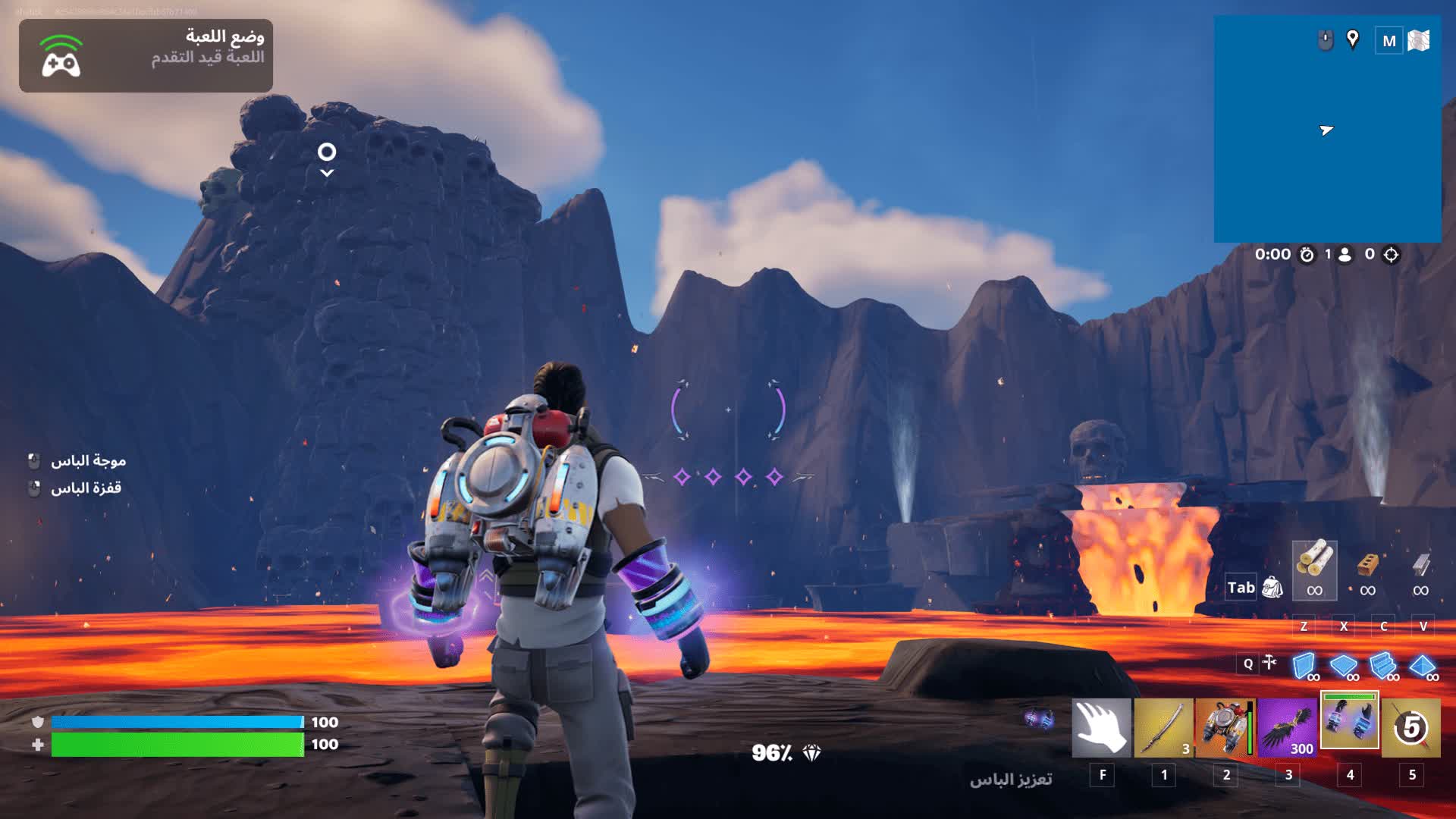1456x819 pixels.
Task: Select the wall building piece
Action: click(x=1304, y=666)
